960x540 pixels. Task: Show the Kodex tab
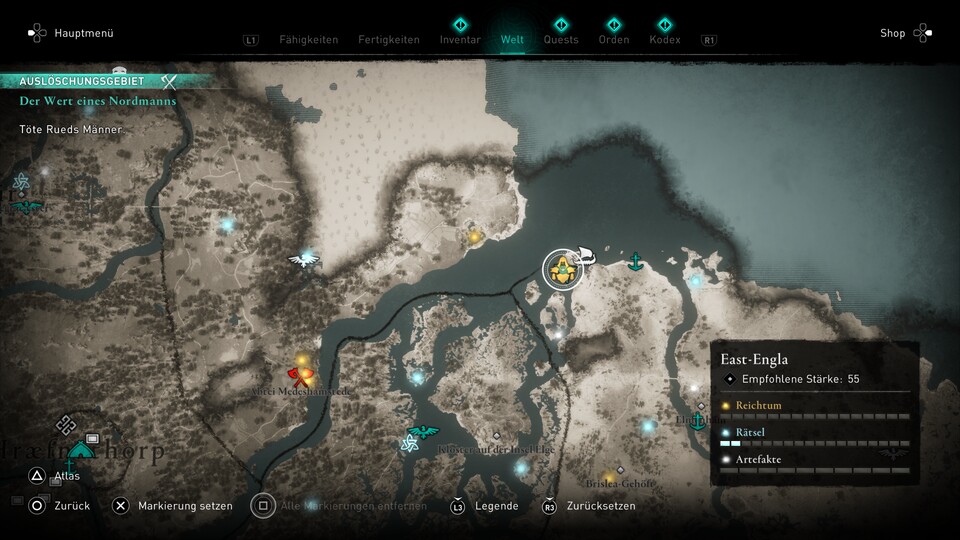pyautogui.click(x=664, y=40)
